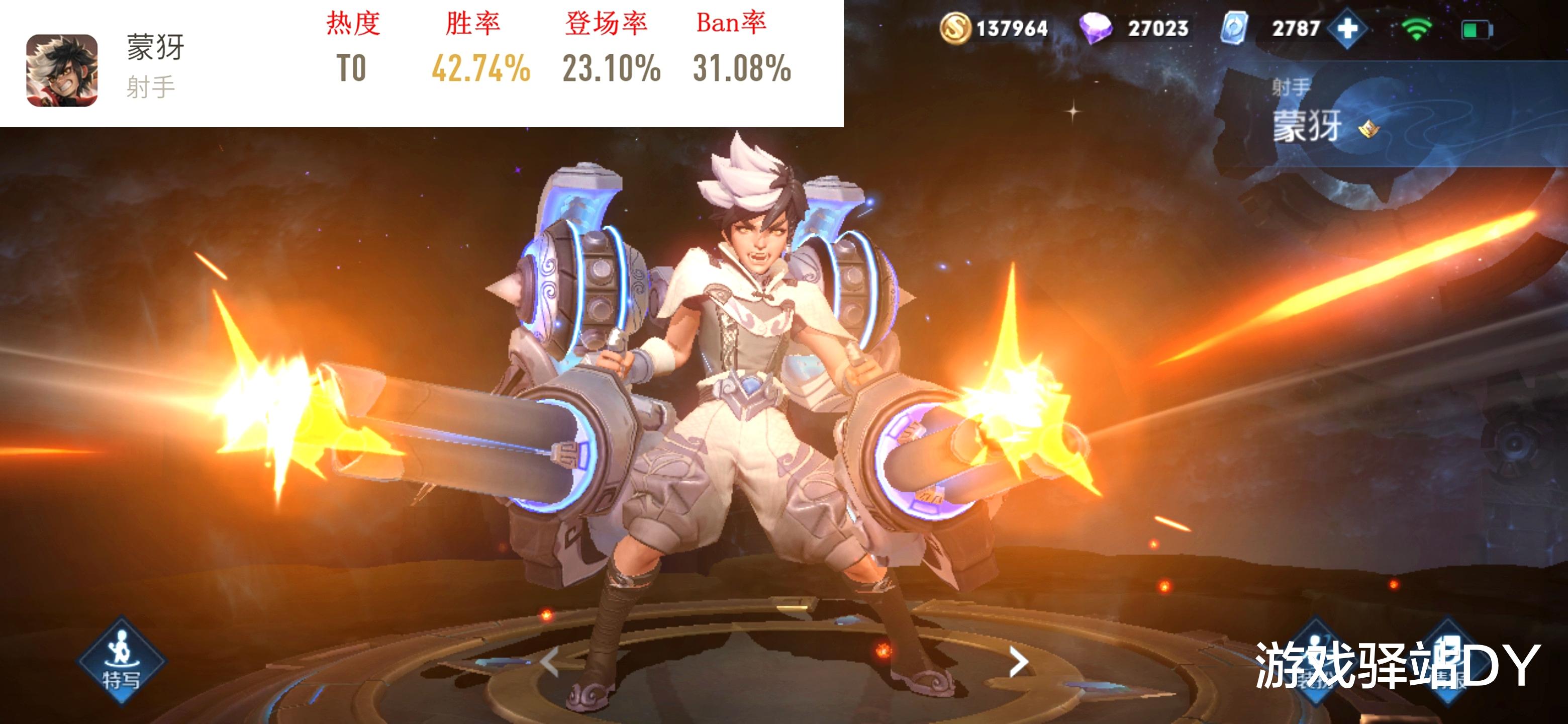This screenshot has width=1568, height=724.
Task: Click the 蒙犽 hero portrait in stats banner
Action: (62, 70)
